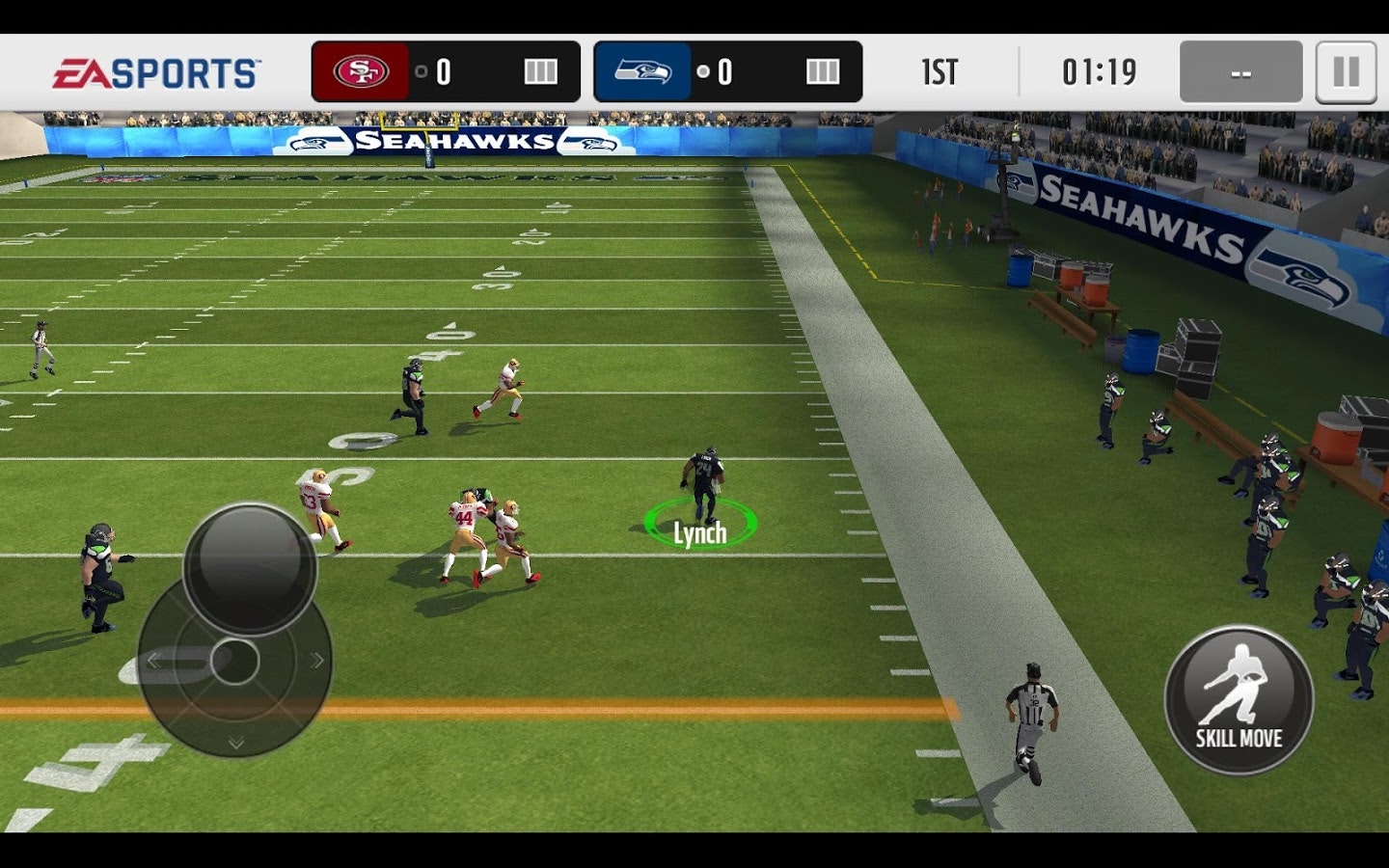The height and width of the screenshot is (868, 1389).
Task: Tap the 49ers timeout bars indicator
Action: tap(540, 69)
